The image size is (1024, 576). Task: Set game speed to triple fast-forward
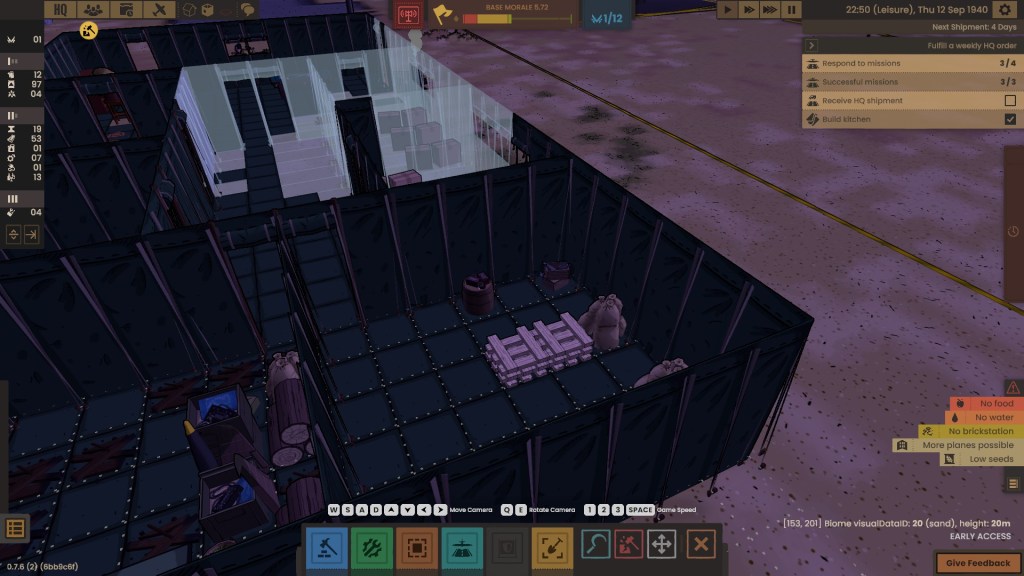point(771,10)
